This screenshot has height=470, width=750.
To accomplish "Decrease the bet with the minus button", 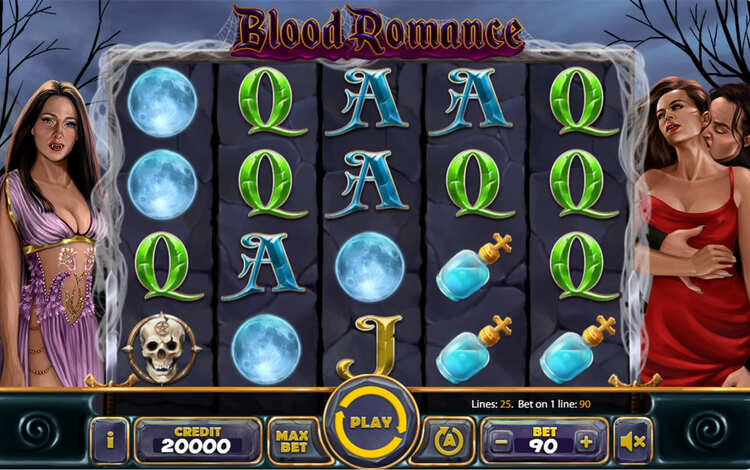I will click(x=504, y=441).
